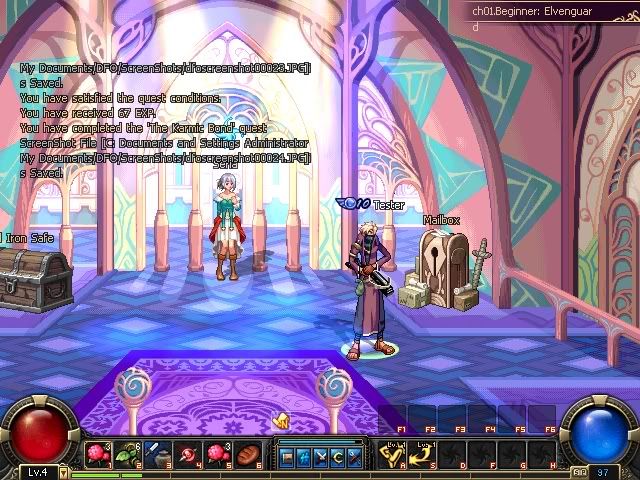Activate the curved arrow skill on S

424,456
